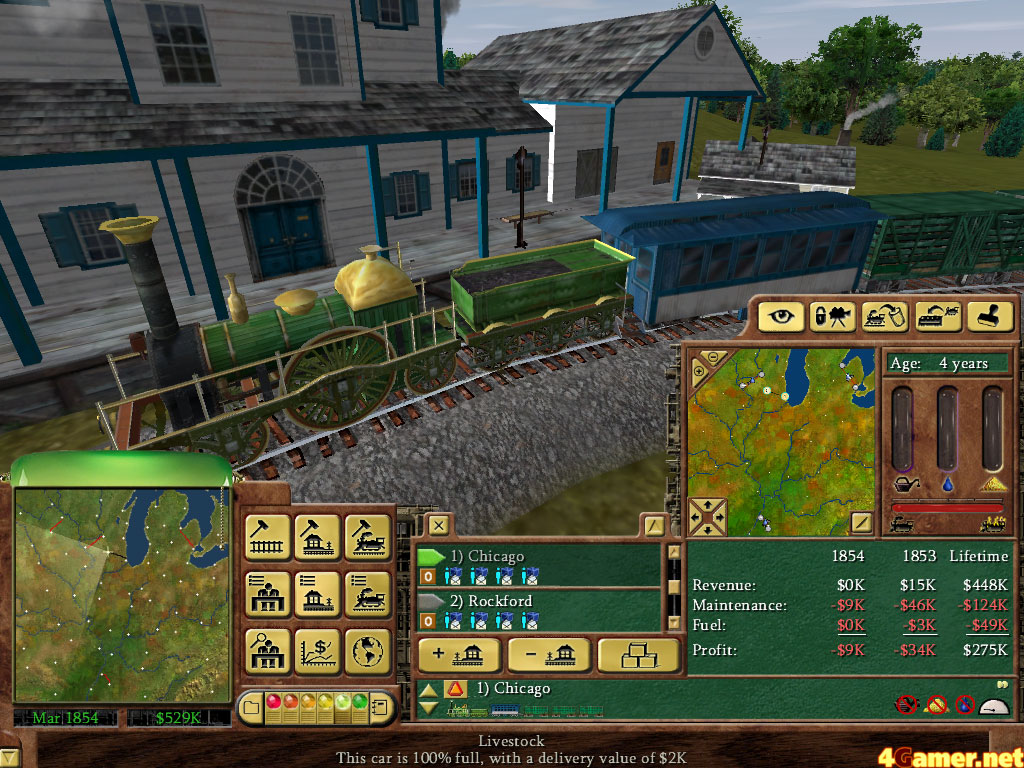This screenshot has width=1024, height=768.
Task: Add a station to the route
Action: 458,655
